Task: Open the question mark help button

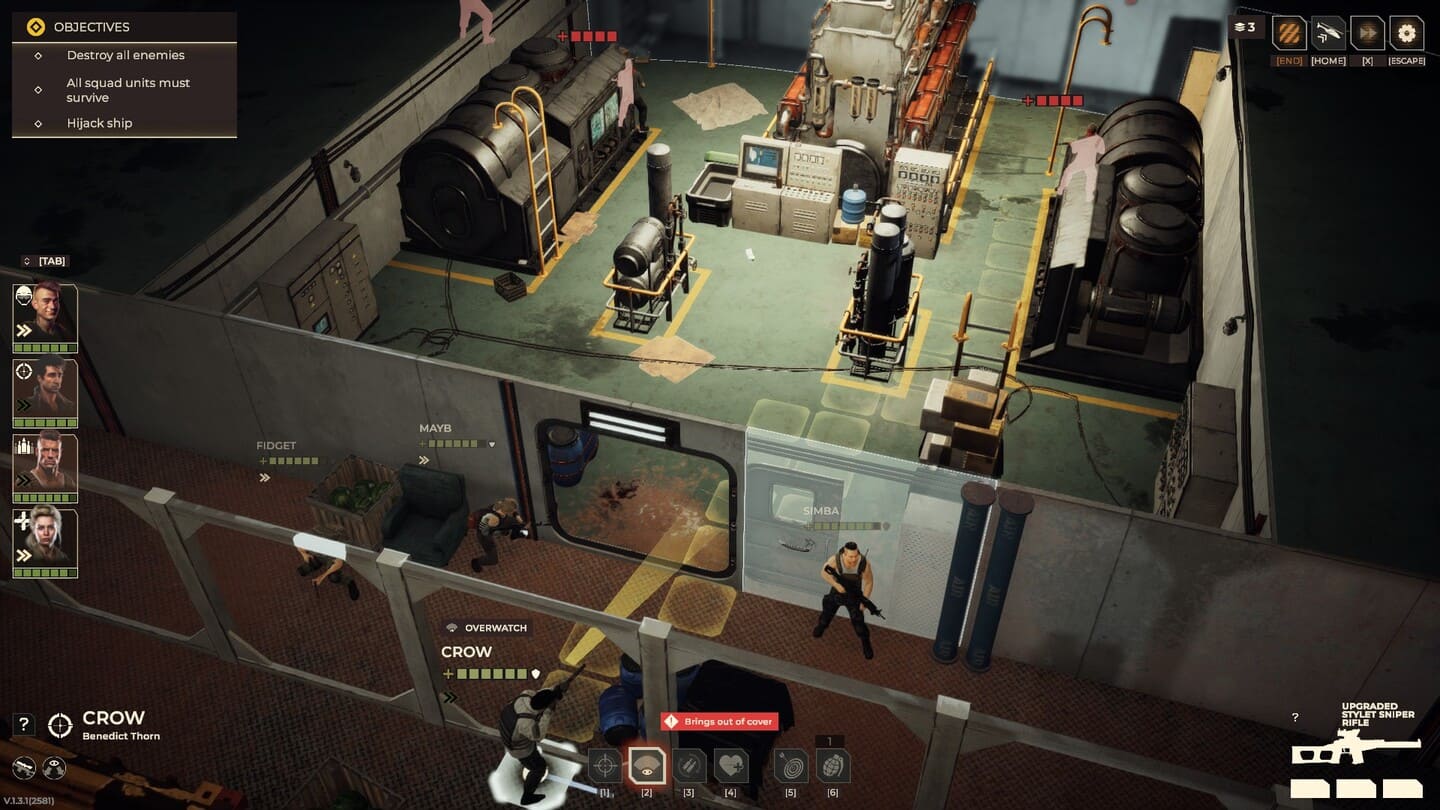Action: [x=24, y=725]
